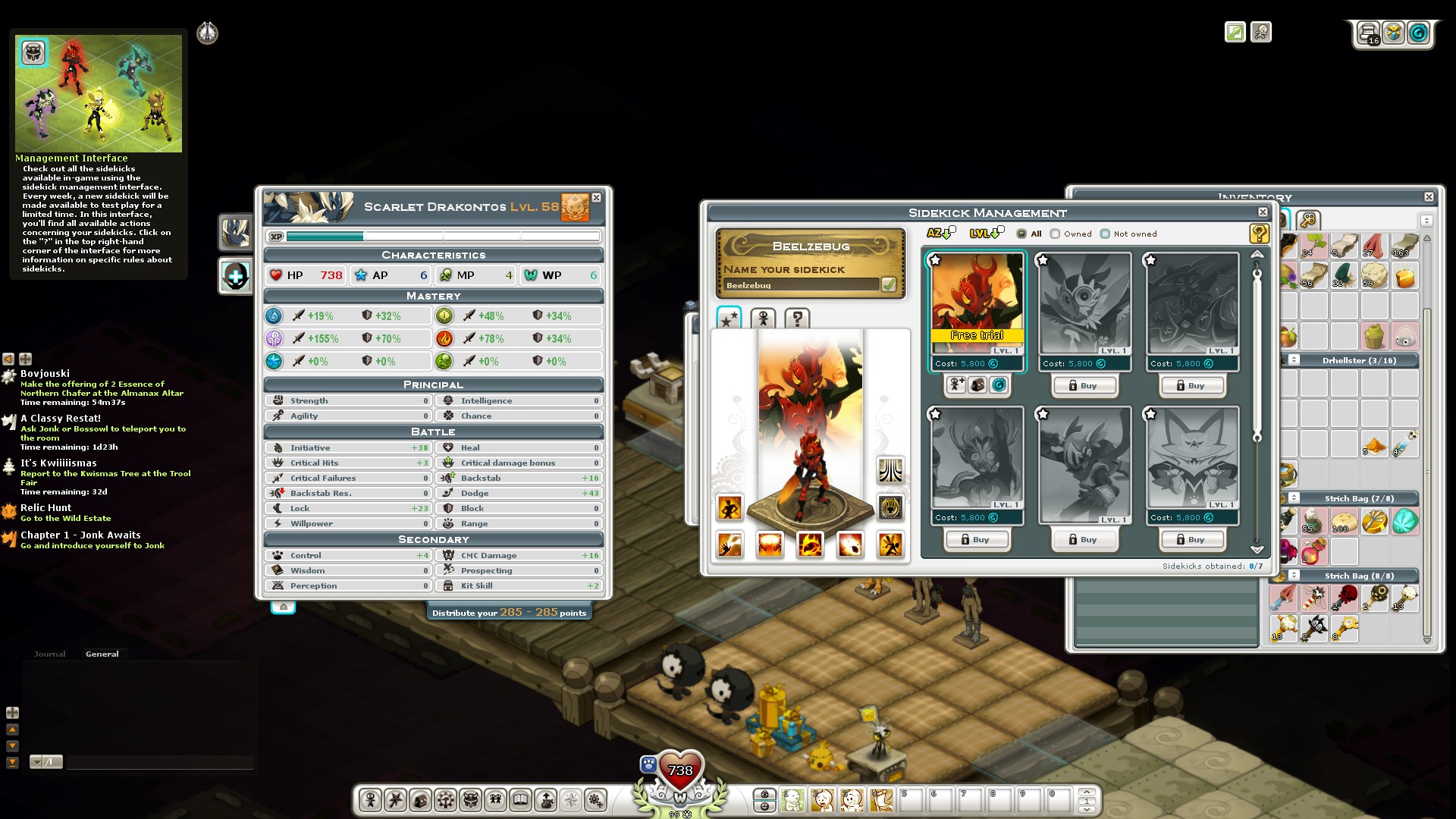Sort sidekicks alphabetically with AZ button
Viewport: 1456px width, 819px height.
pyautogui.click(x=940, y=234)
